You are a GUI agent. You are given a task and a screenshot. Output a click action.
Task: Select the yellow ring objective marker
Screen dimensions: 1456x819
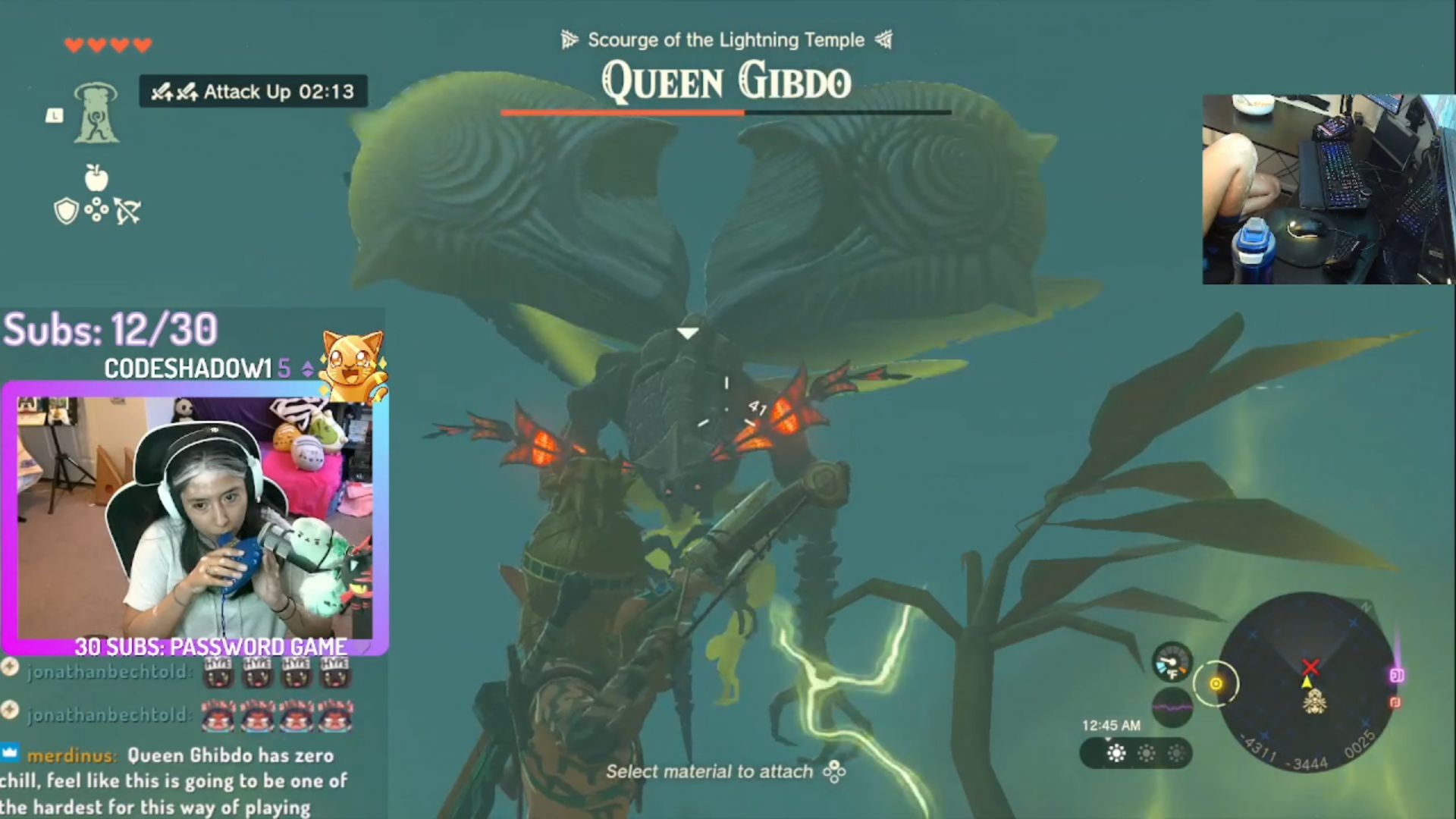click(1216, 684)
